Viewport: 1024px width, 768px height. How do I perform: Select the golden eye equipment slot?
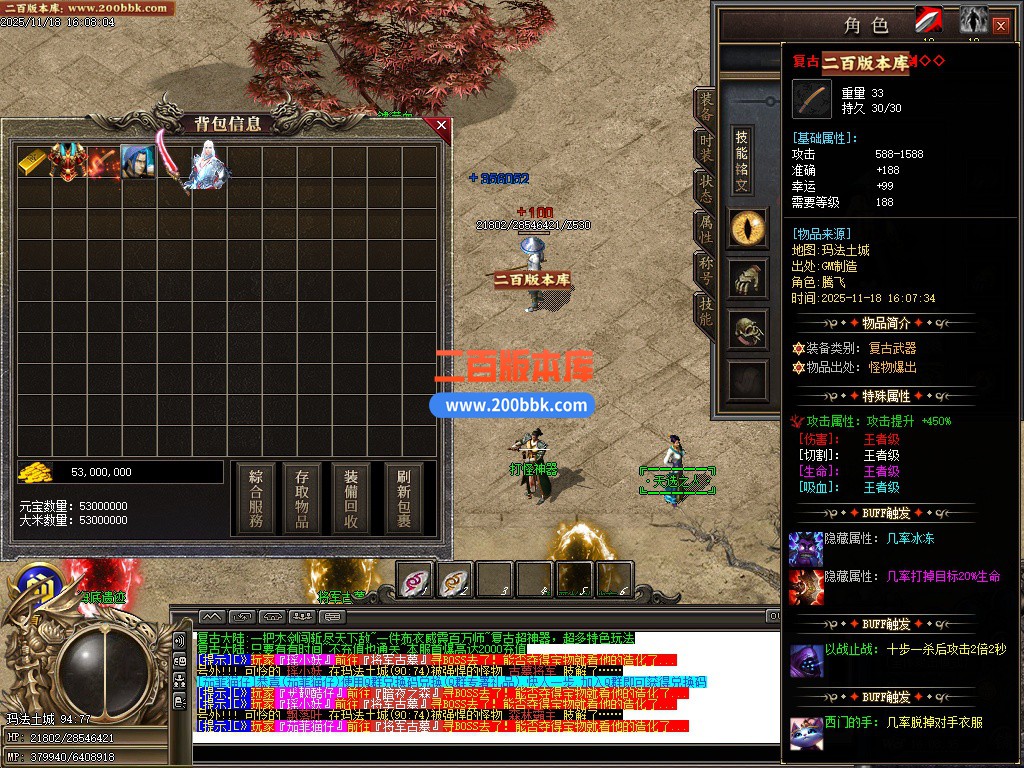747,229
